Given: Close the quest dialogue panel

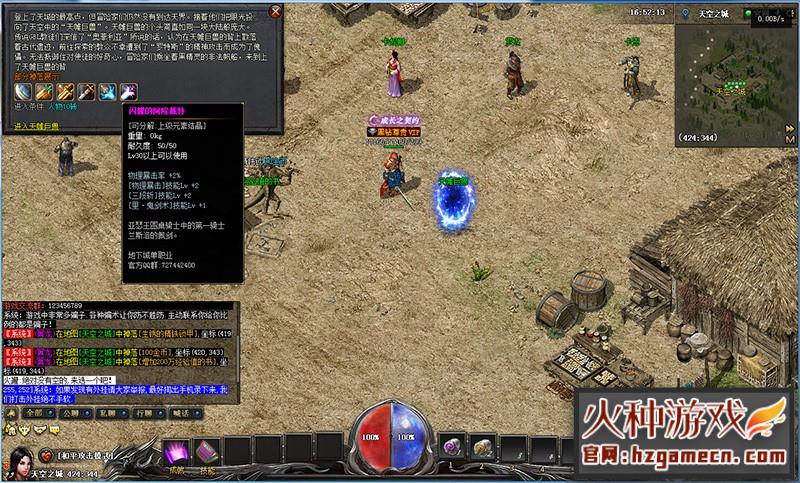Looking at the screenshot, I should (x=276, y=11).
